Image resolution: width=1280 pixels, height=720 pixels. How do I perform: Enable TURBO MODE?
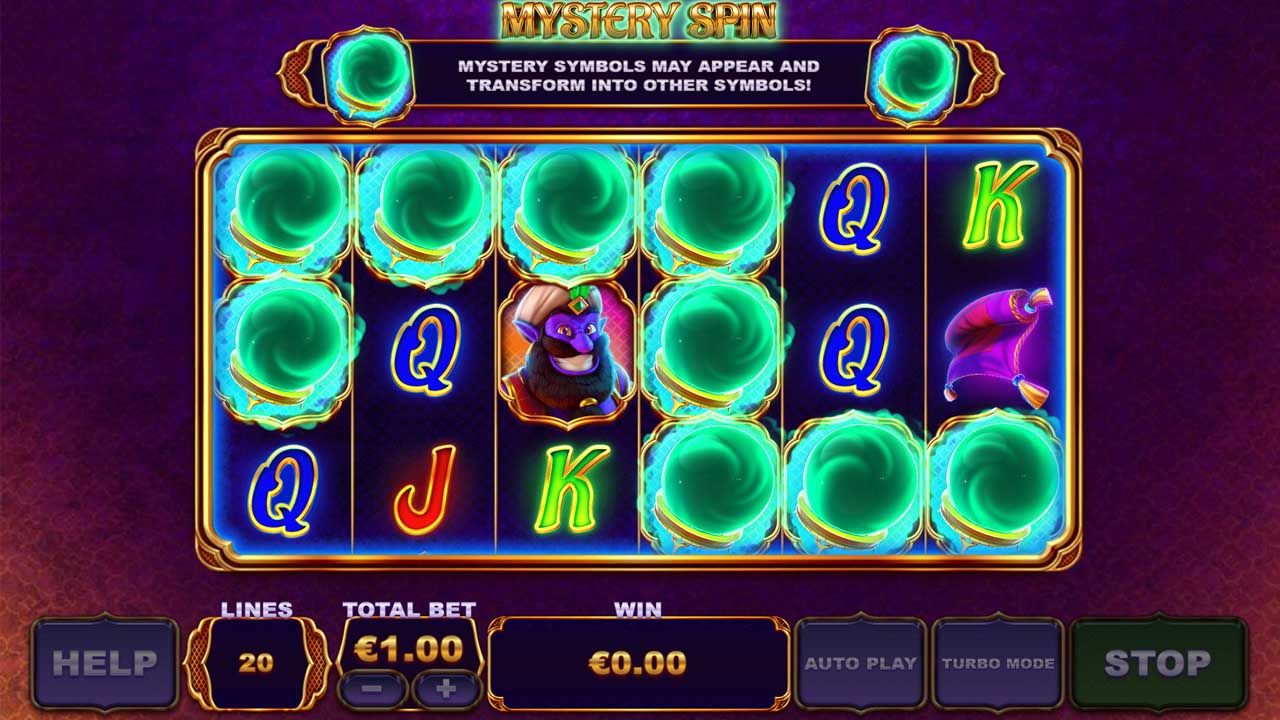point(997,662)
